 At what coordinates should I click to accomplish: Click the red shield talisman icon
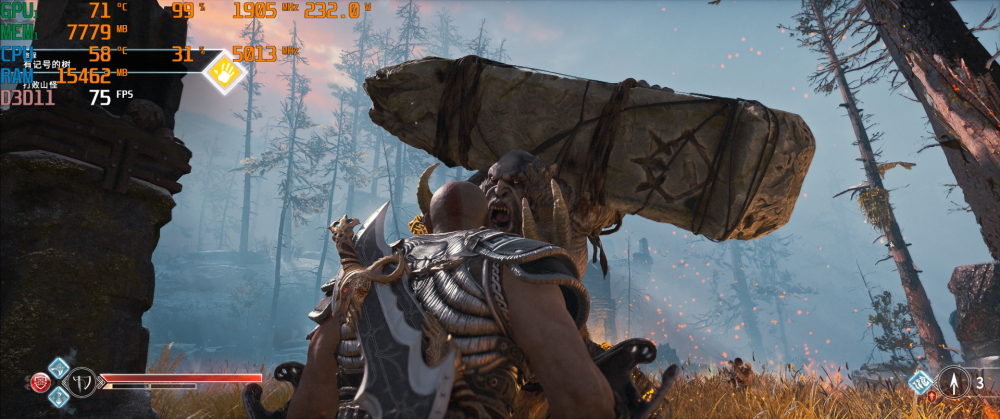coord(42,381)
